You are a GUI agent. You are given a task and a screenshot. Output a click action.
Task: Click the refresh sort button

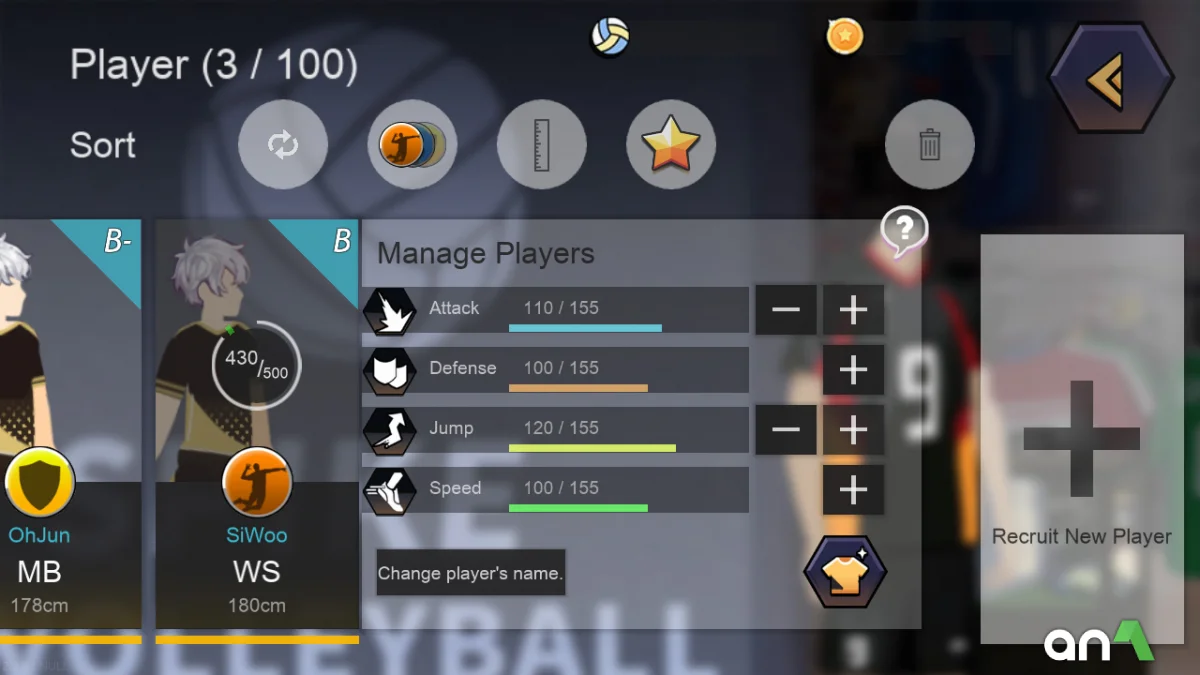pyautogui.click(x=282, y=145)
